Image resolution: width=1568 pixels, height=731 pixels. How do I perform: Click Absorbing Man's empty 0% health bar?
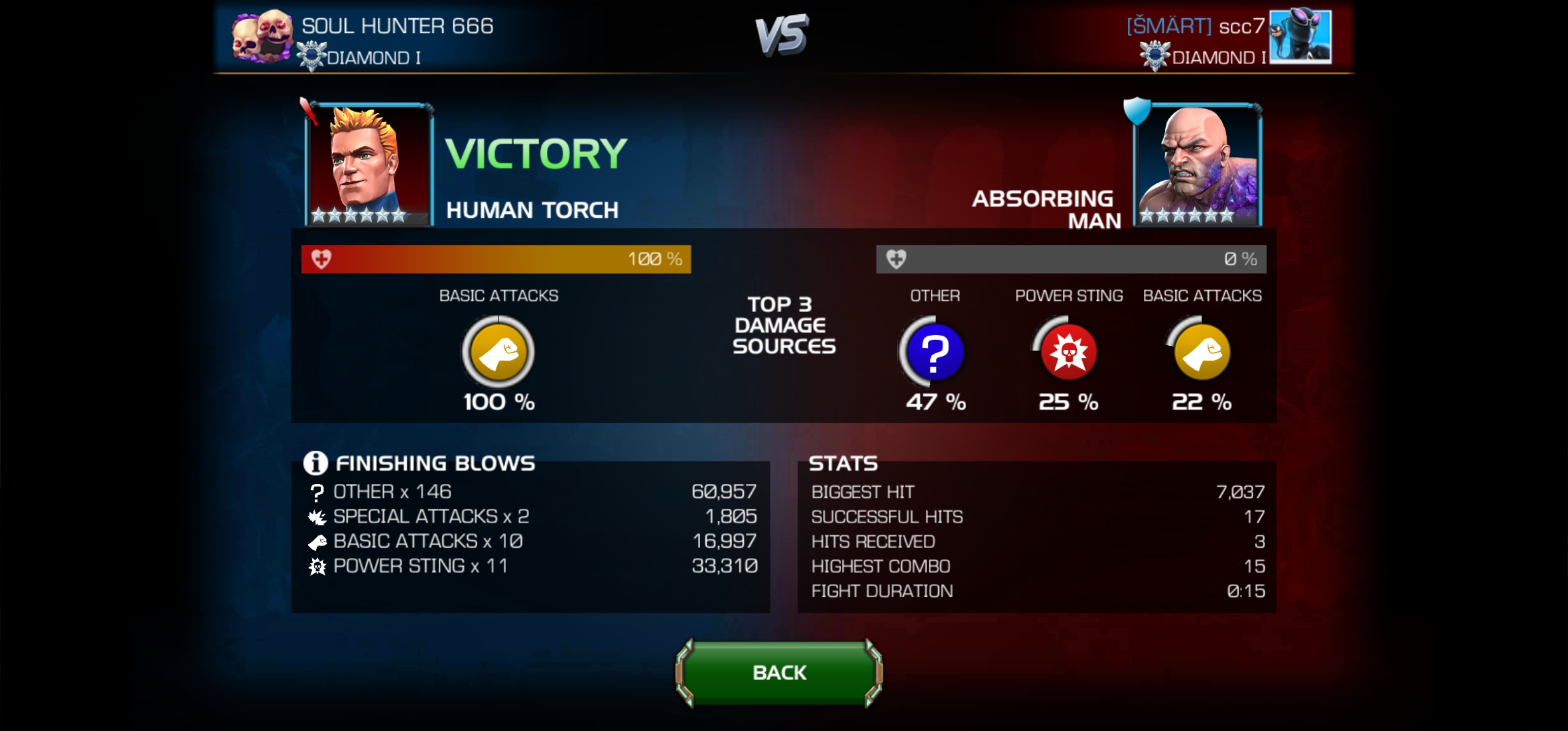coord(1071,259)
